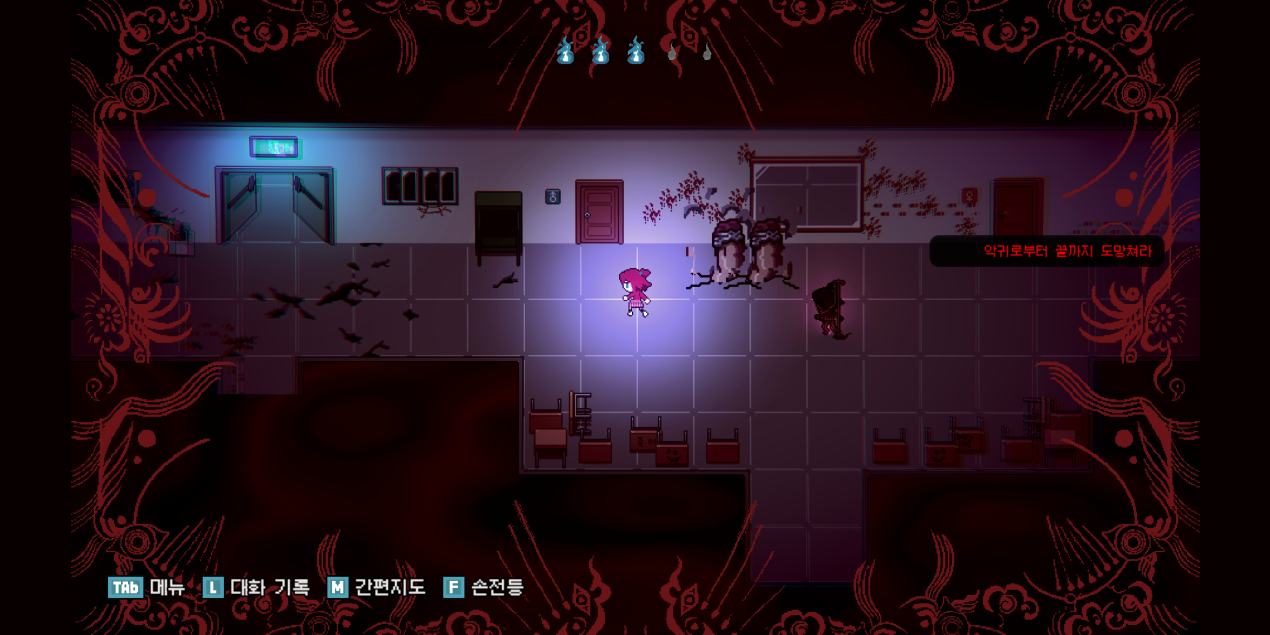The height and width of the screenshot is (635, 1270).
Task: Open the 간편지도 simple map
Action: 376,587
